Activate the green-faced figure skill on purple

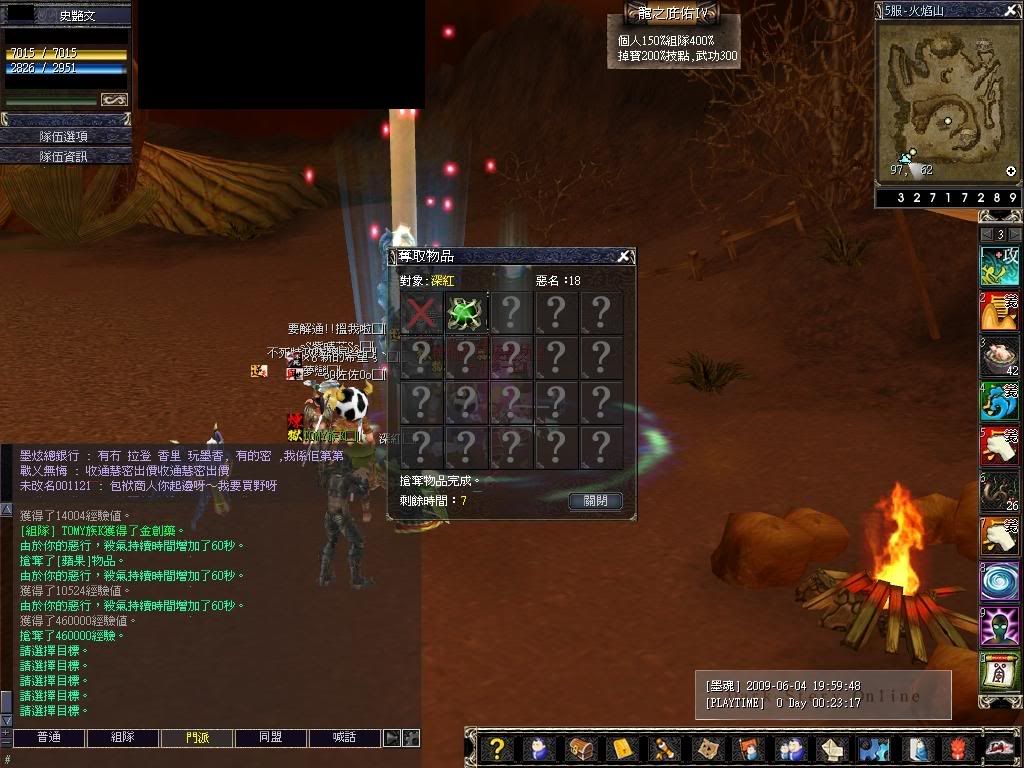click(999, 628)
